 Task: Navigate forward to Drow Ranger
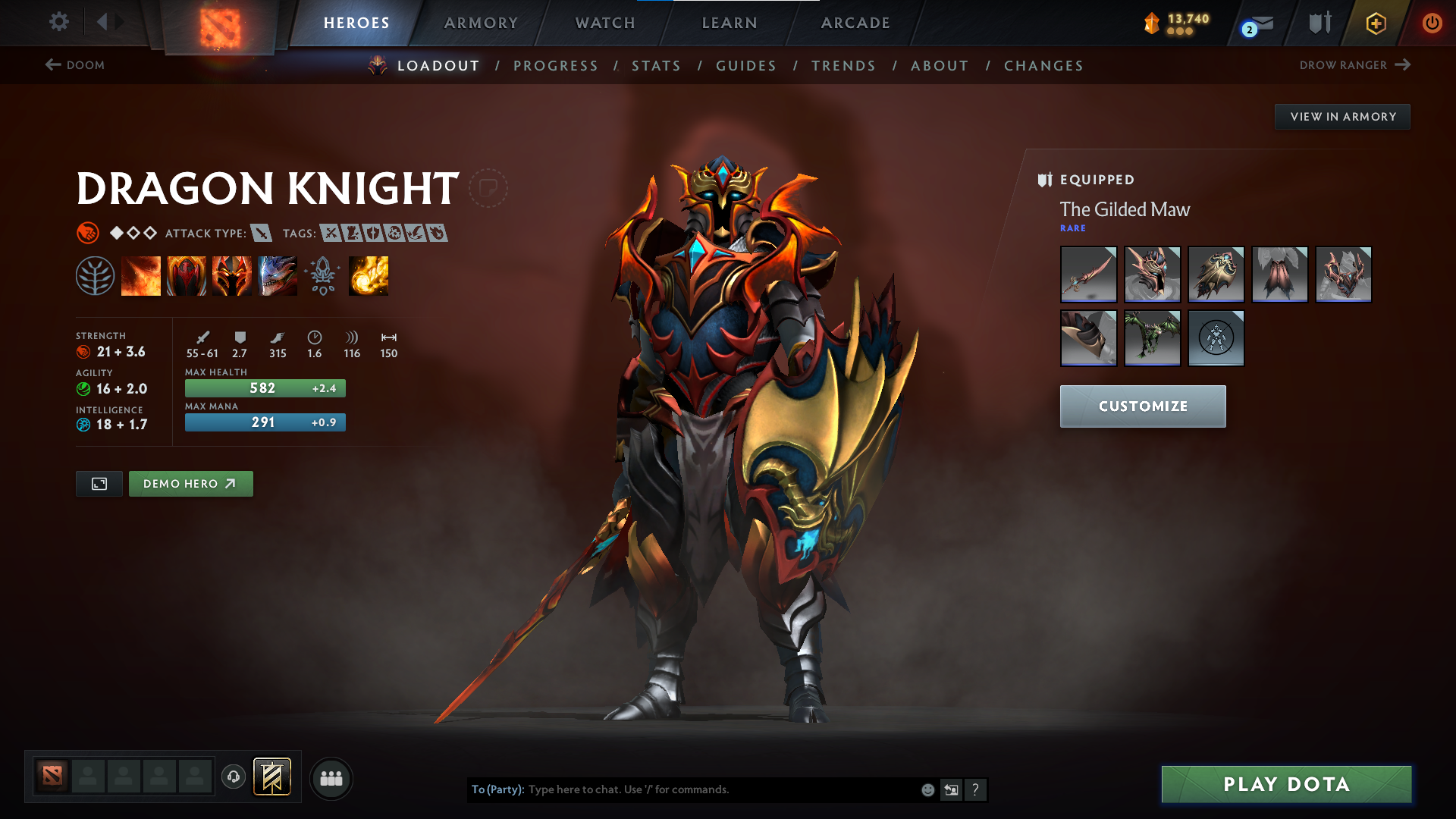[x=1356, y=65]
